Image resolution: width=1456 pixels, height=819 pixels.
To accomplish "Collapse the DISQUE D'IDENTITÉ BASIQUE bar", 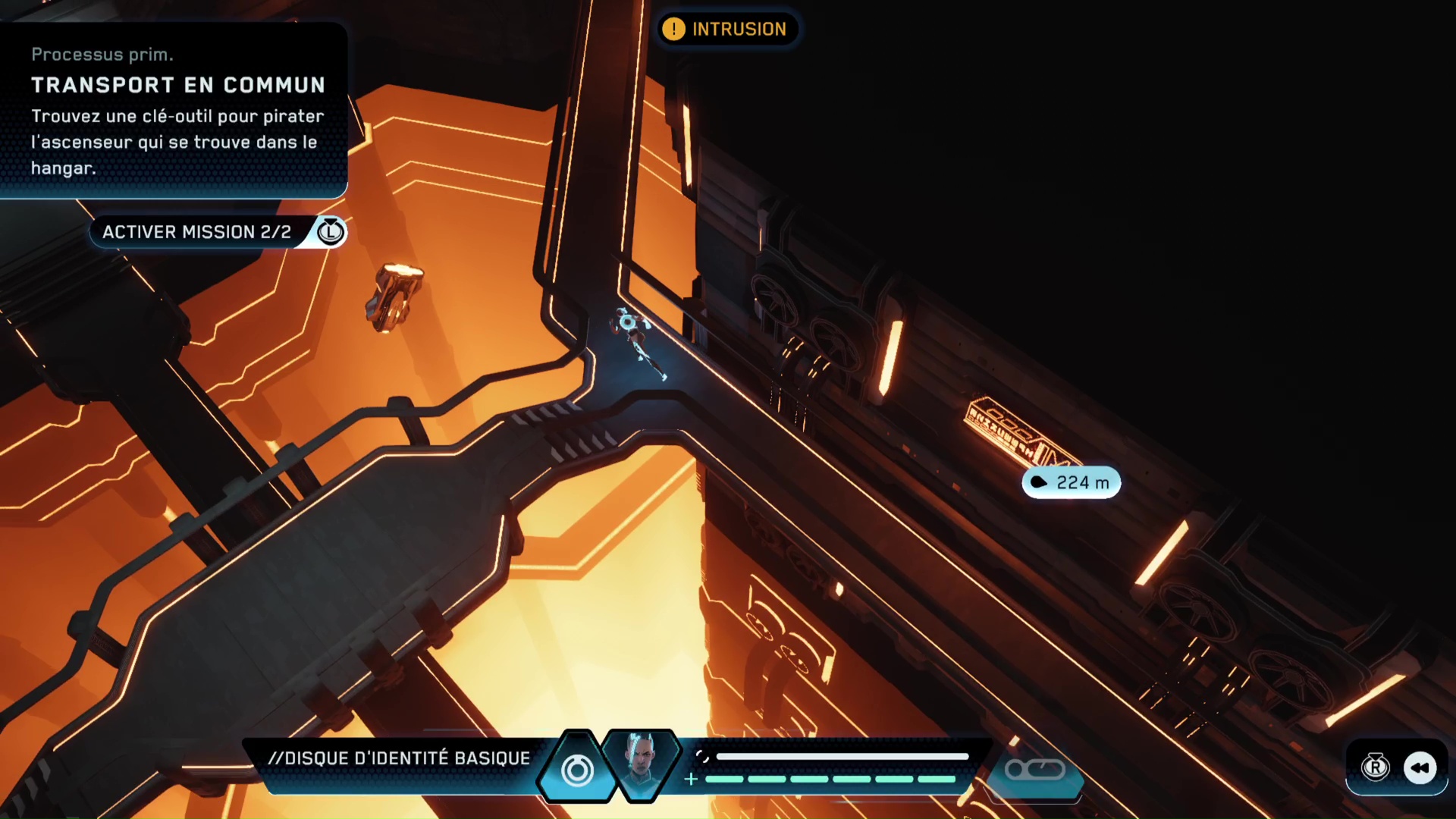I will (400, 757).
